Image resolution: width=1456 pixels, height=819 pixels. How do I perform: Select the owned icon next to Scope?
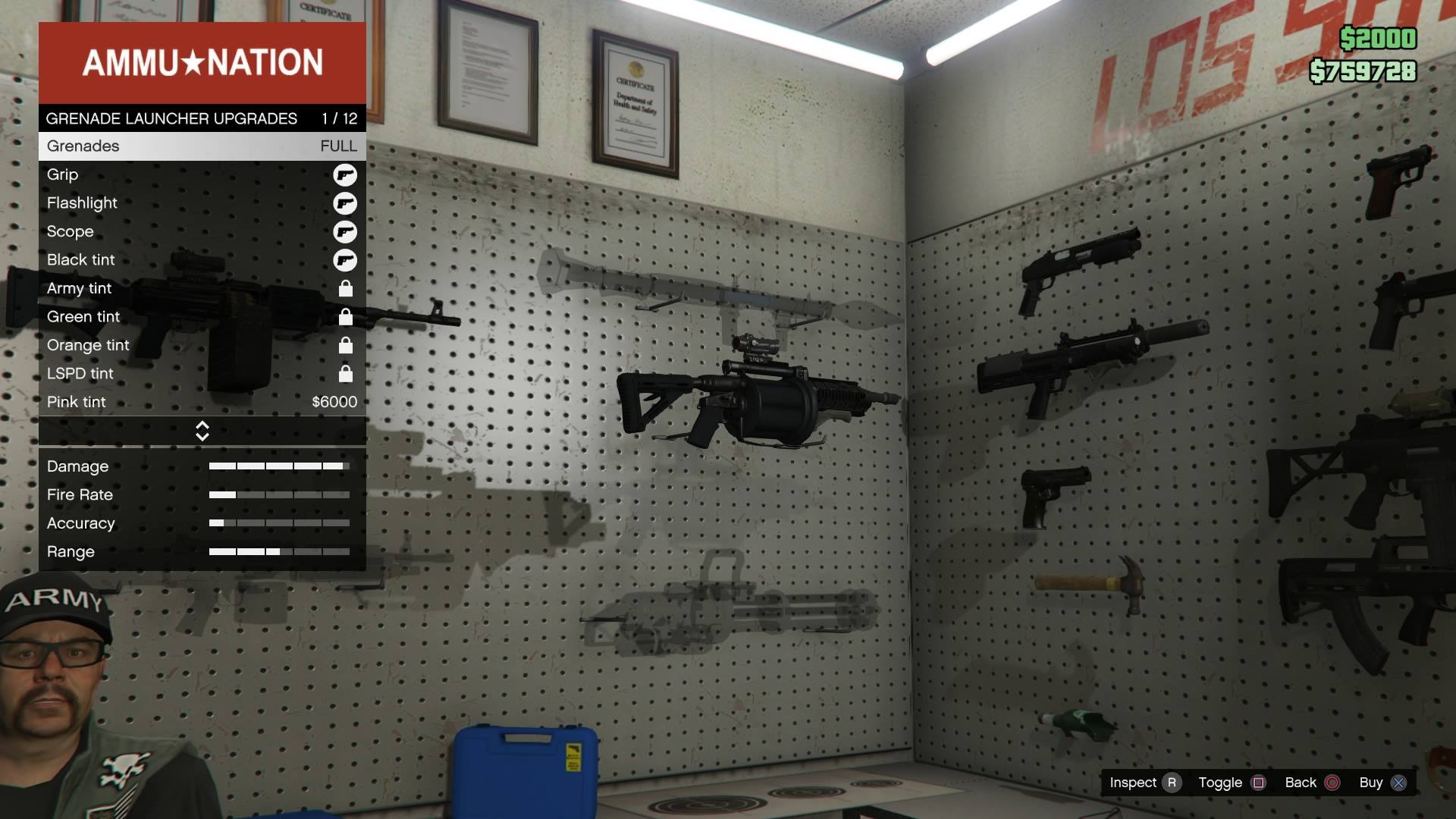[346, 232]
